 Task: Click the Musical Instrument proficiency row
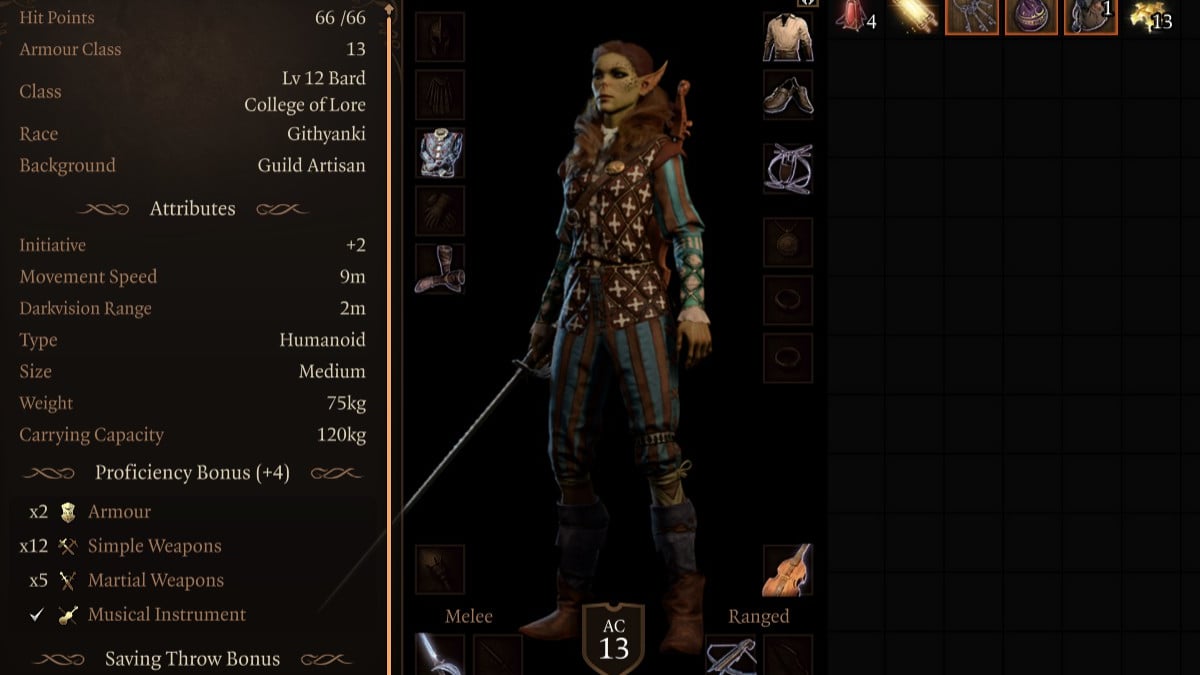[166, 614]
